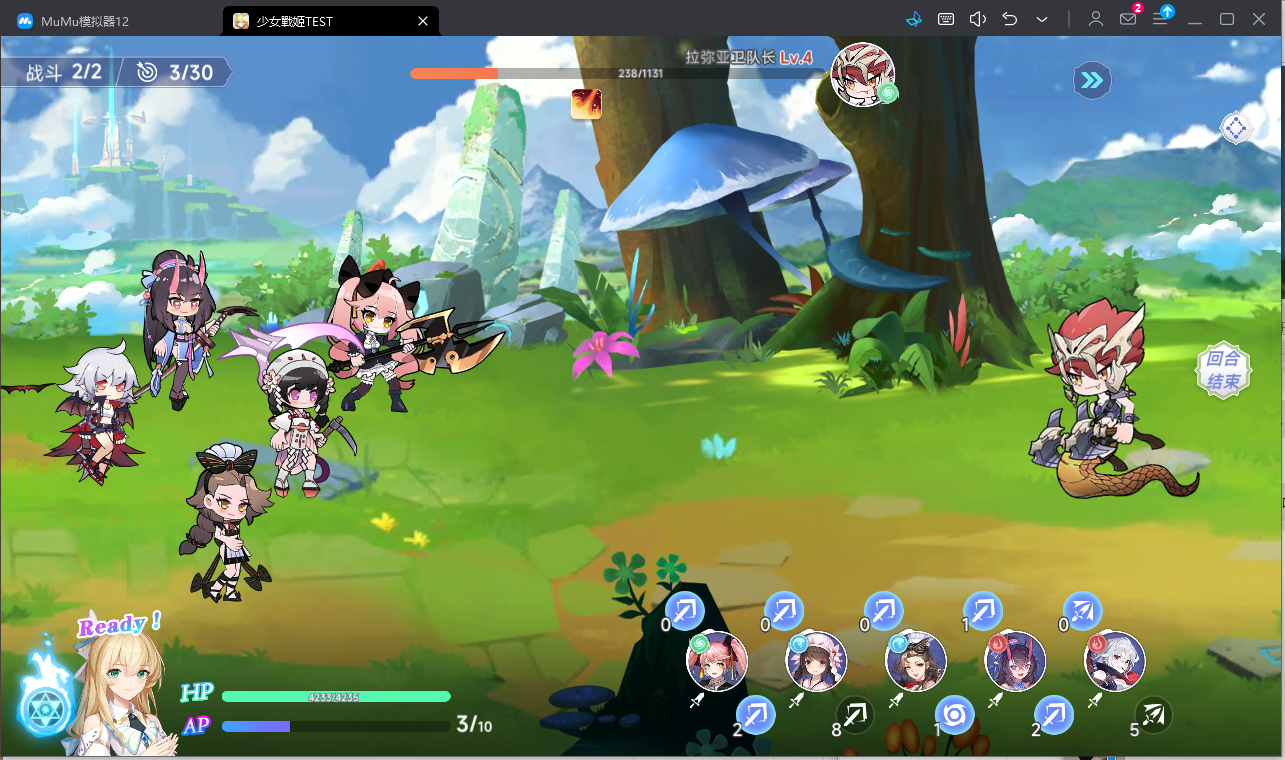
Task: Close the 少女戰姬TEST emulator tab
Action: tap(423, 21)
